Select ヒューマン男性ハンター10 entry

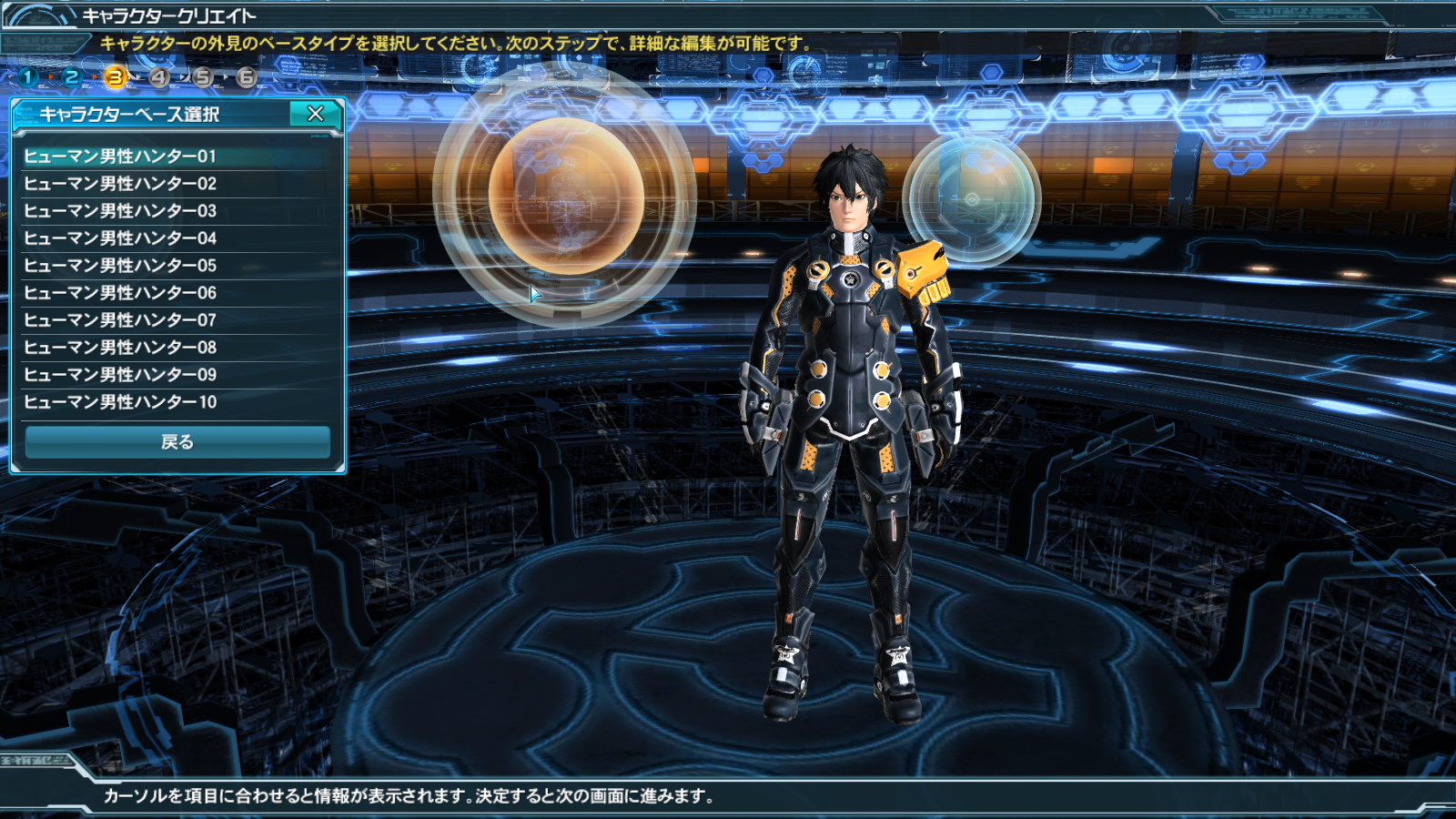120,402
